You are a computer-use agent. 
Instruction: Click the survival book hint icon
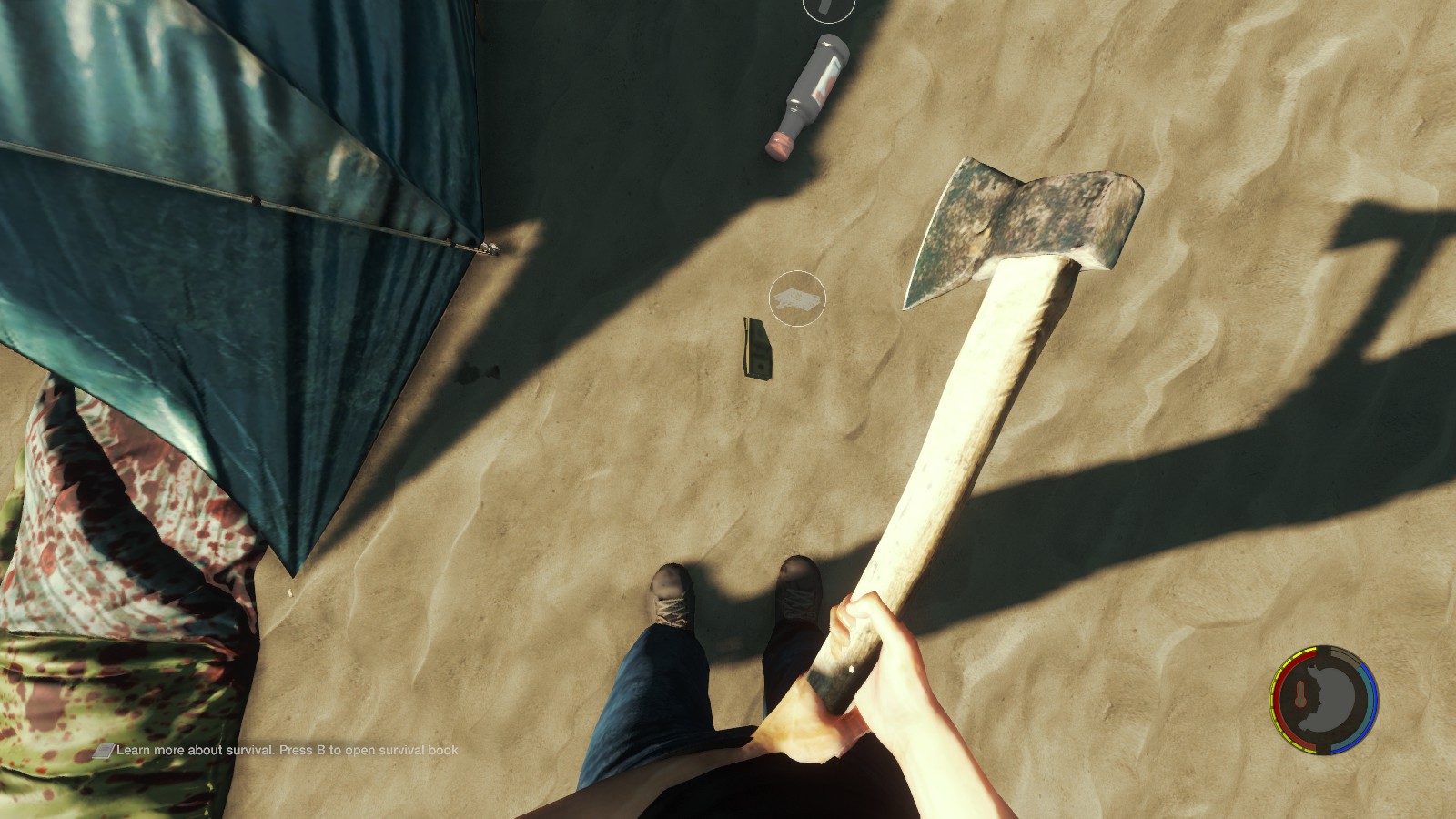pos(105,751)
